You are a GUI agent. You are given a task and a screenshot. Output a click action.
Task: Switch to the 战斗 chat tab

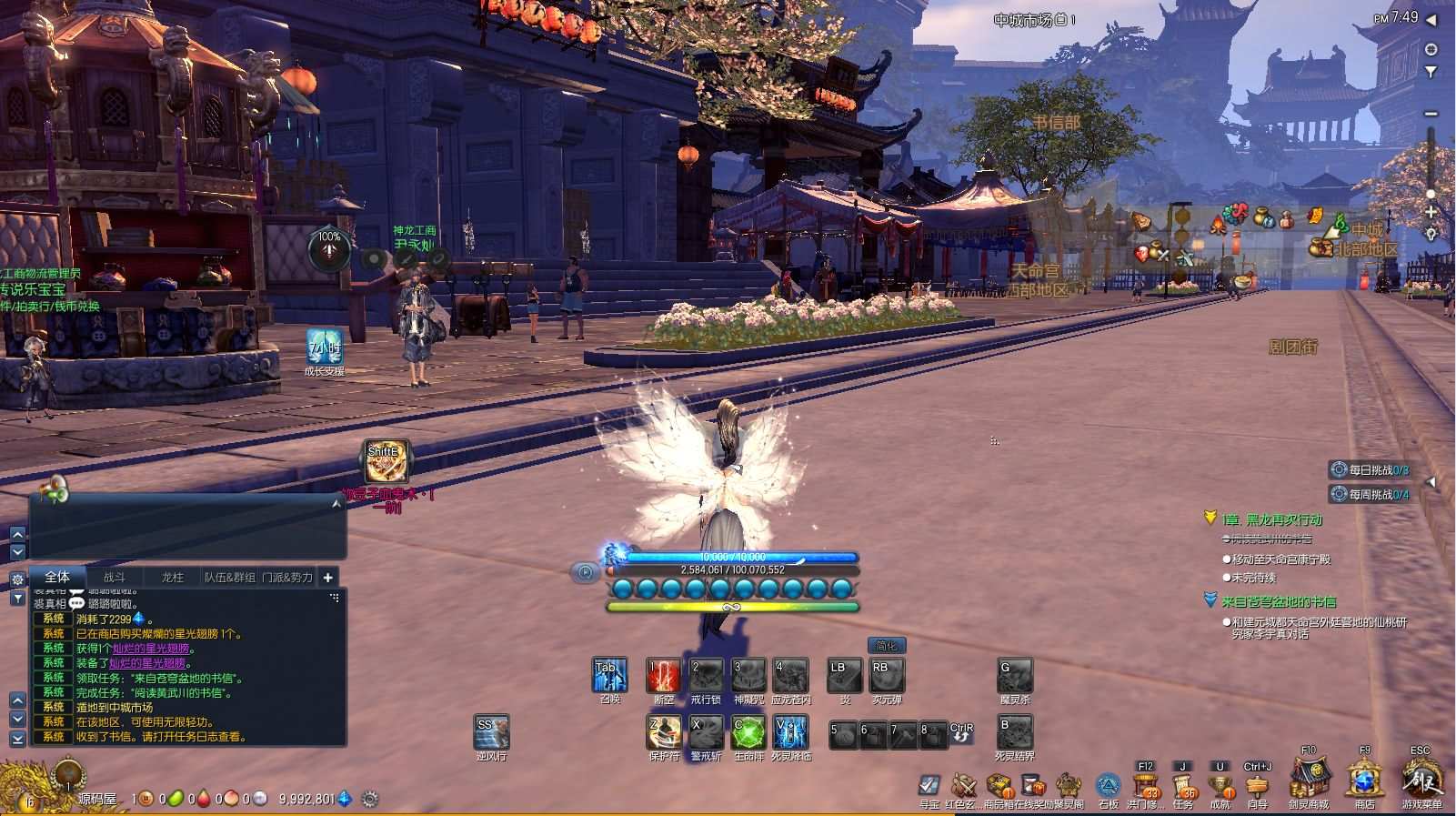[116, 577]
